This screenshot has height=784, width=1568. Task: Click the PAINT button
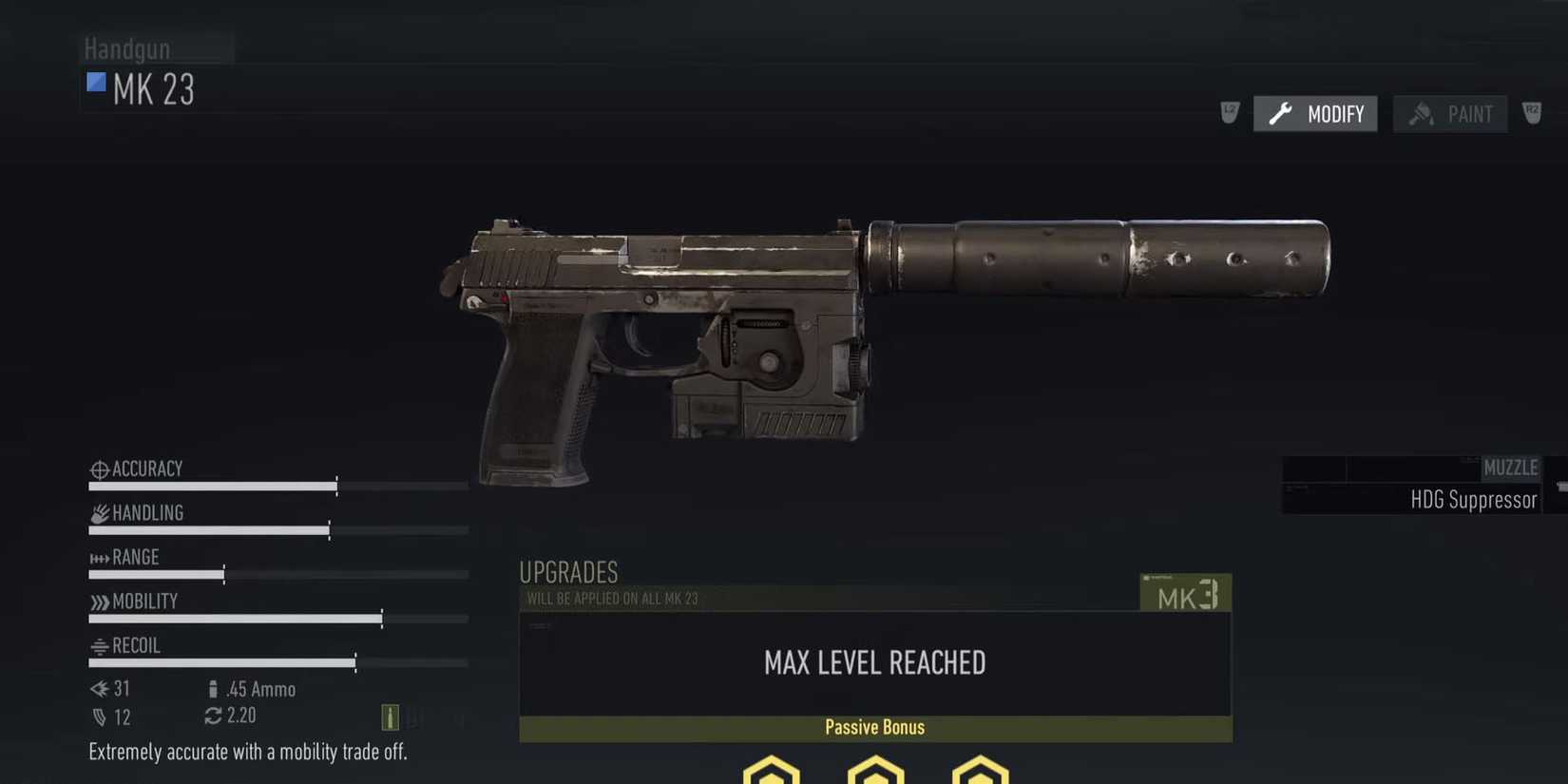tap(1450, 113)
